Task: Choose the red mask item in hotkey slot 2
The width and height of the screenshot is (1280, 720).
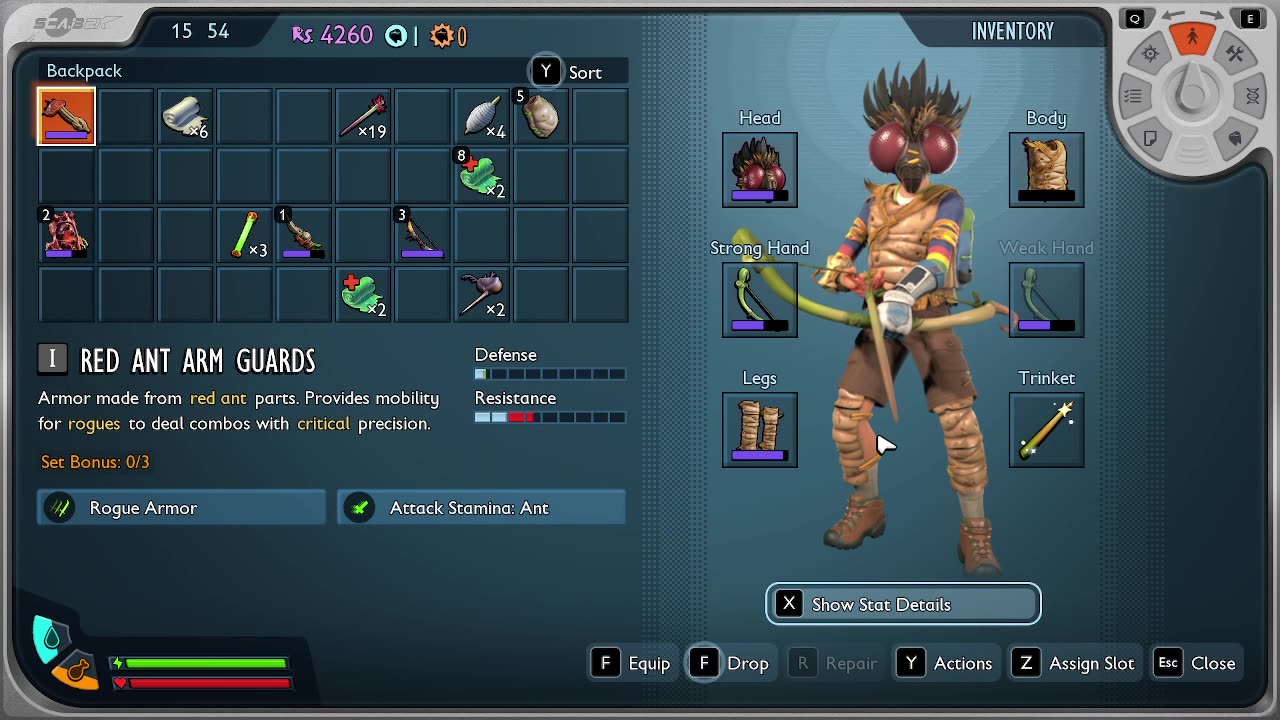Action: point(66,234)
